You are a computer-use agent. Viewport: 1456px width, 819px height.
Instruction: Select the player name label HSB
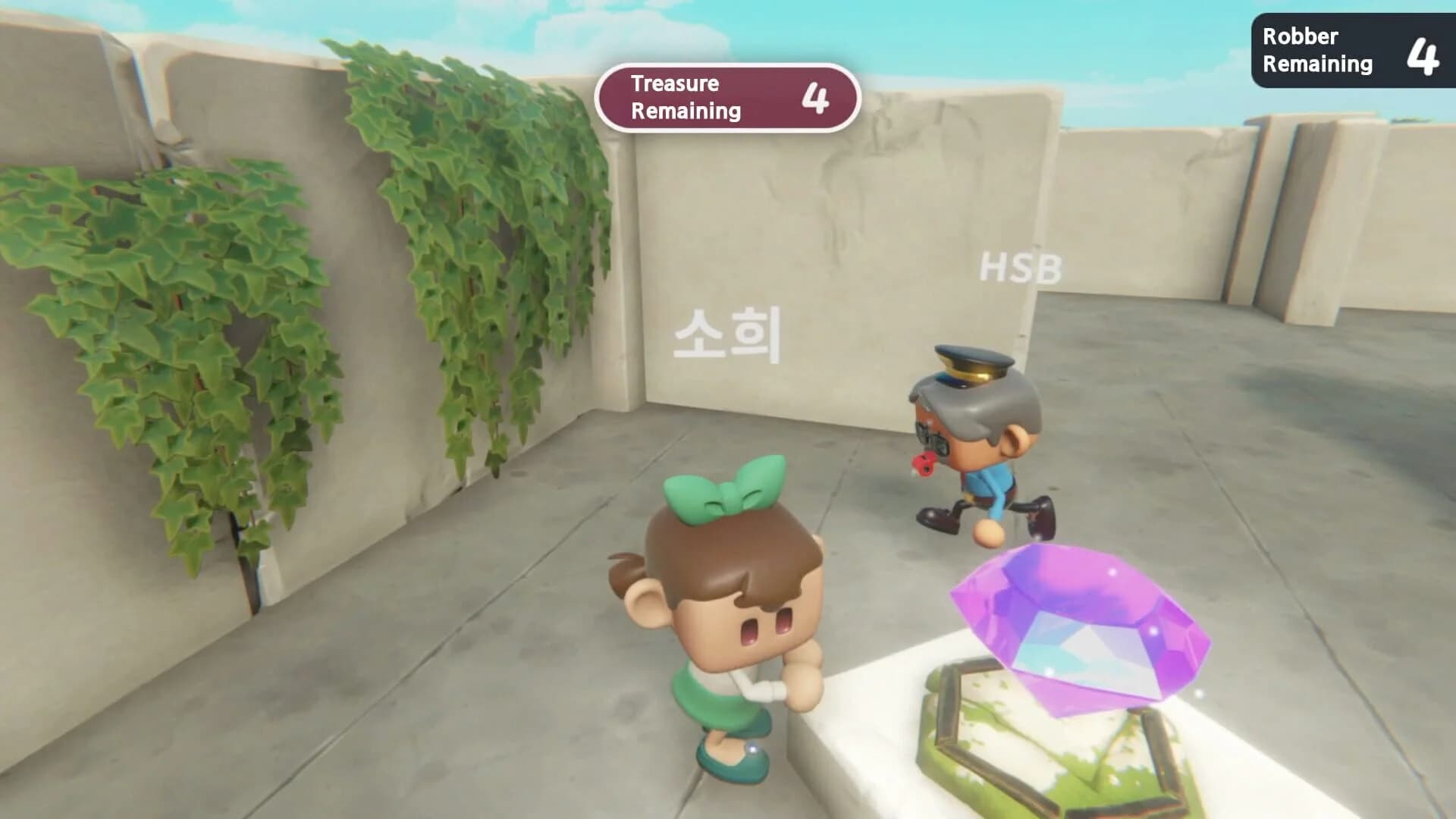pyautogui.click(x=1020, y=265)
